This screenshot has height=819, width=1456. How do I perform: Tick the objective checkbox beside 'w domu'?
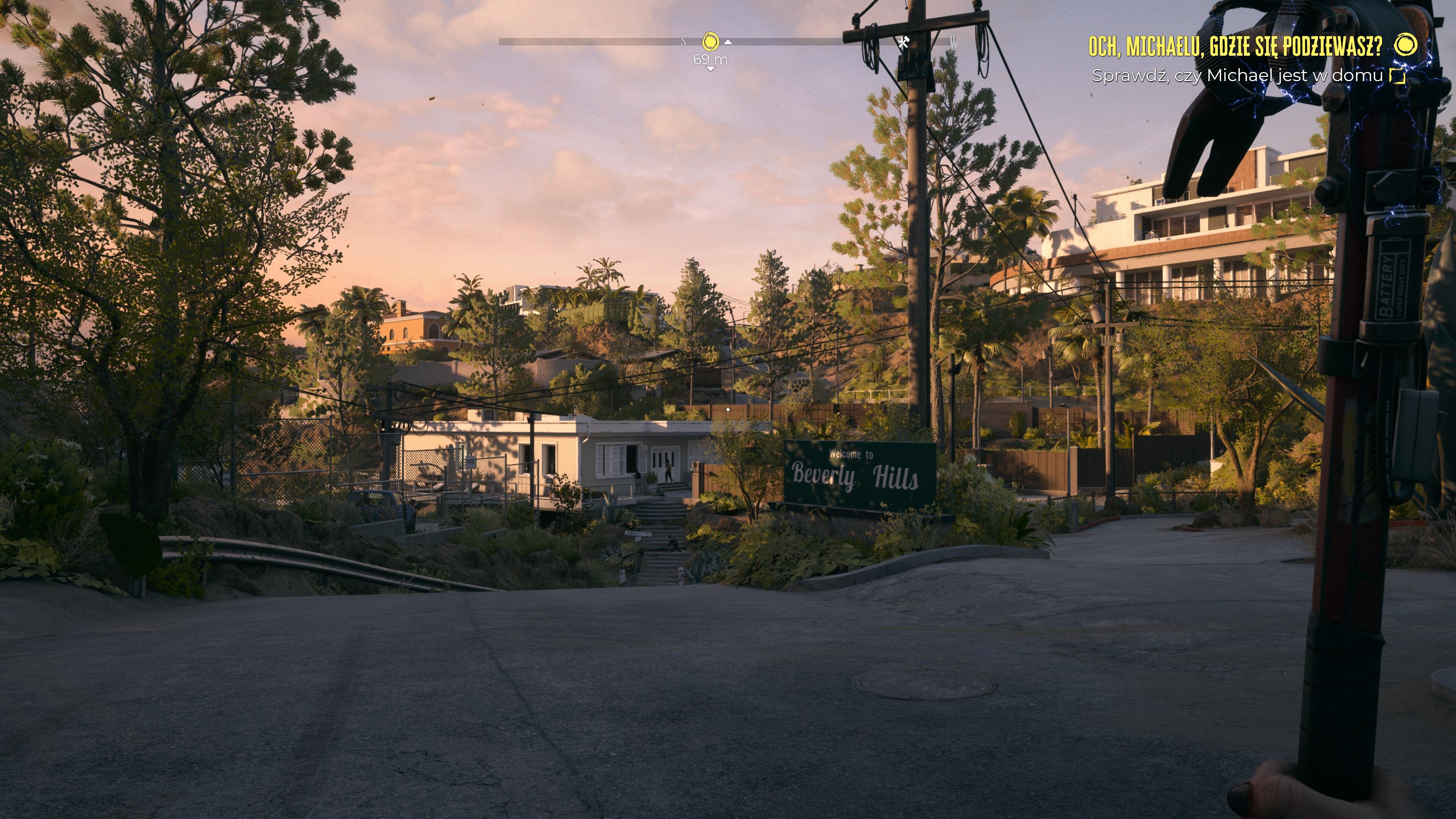[1397, 76]
